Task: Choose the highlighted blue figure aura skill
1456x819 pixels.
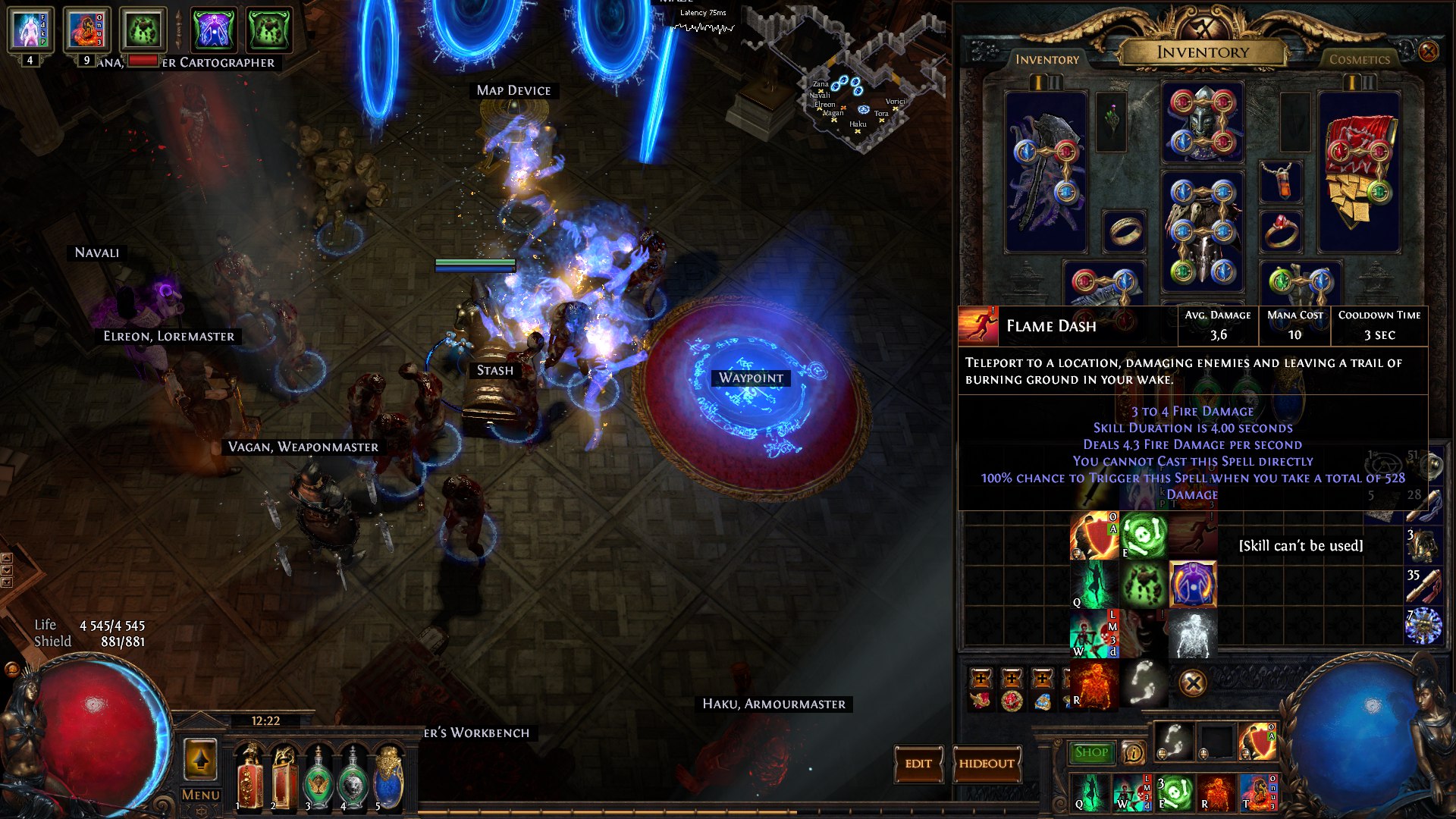Action: click(x=1192, y=584)
